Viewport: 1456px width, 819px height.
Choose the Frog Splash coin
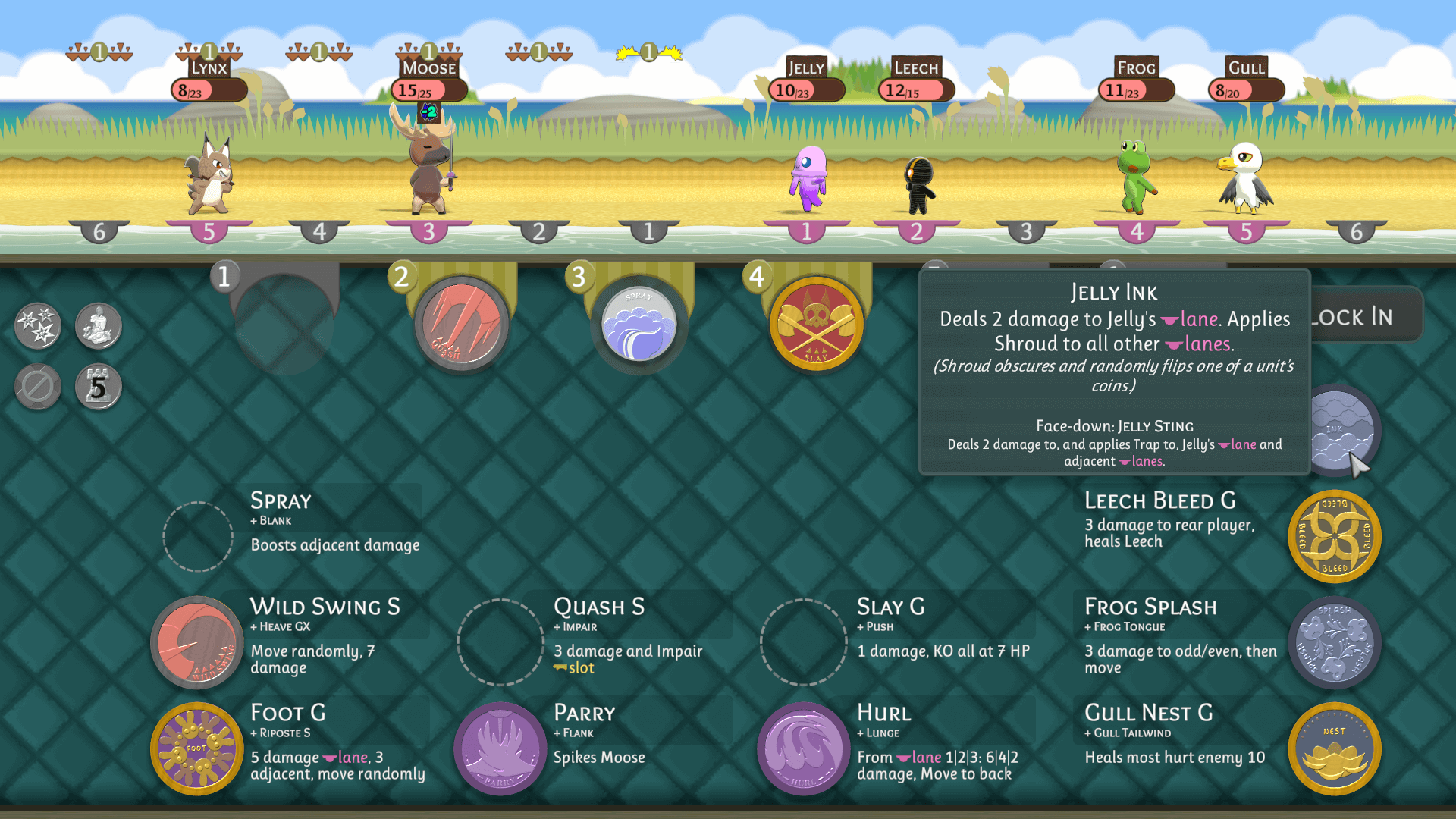point(1335,642)
